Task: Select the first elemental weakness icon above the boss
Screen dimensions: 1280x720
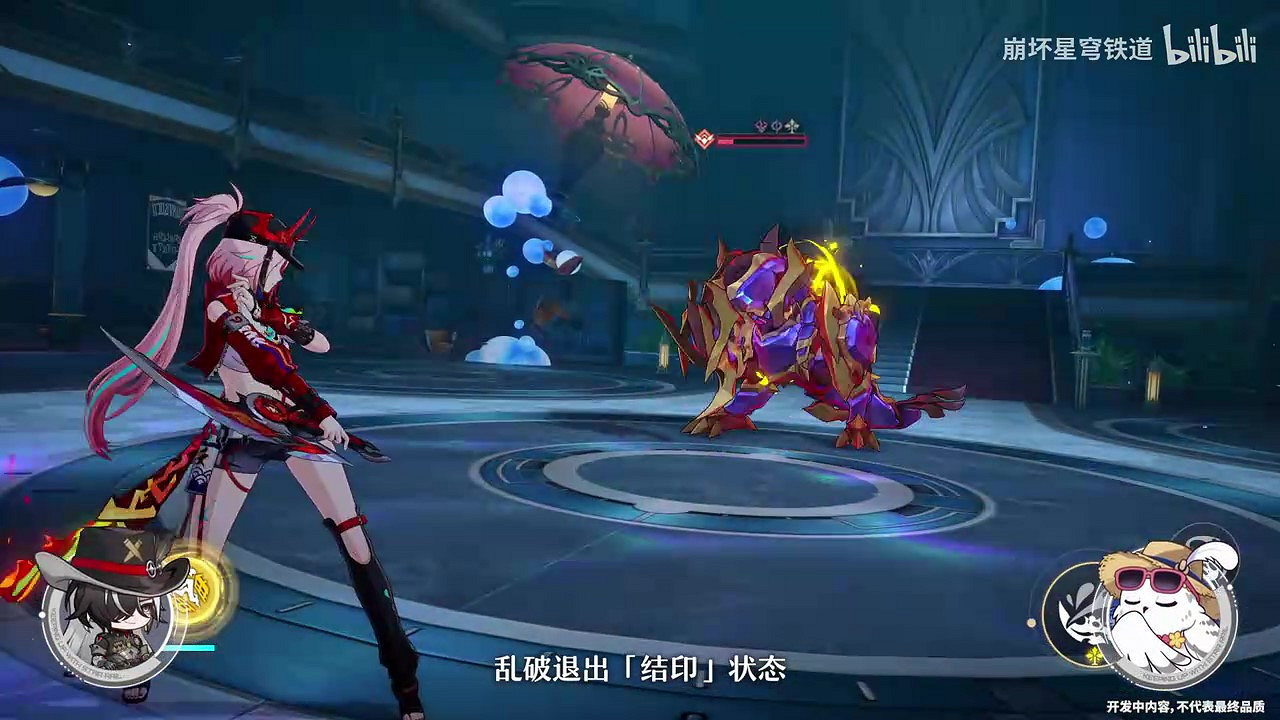Action: [760, 125]
